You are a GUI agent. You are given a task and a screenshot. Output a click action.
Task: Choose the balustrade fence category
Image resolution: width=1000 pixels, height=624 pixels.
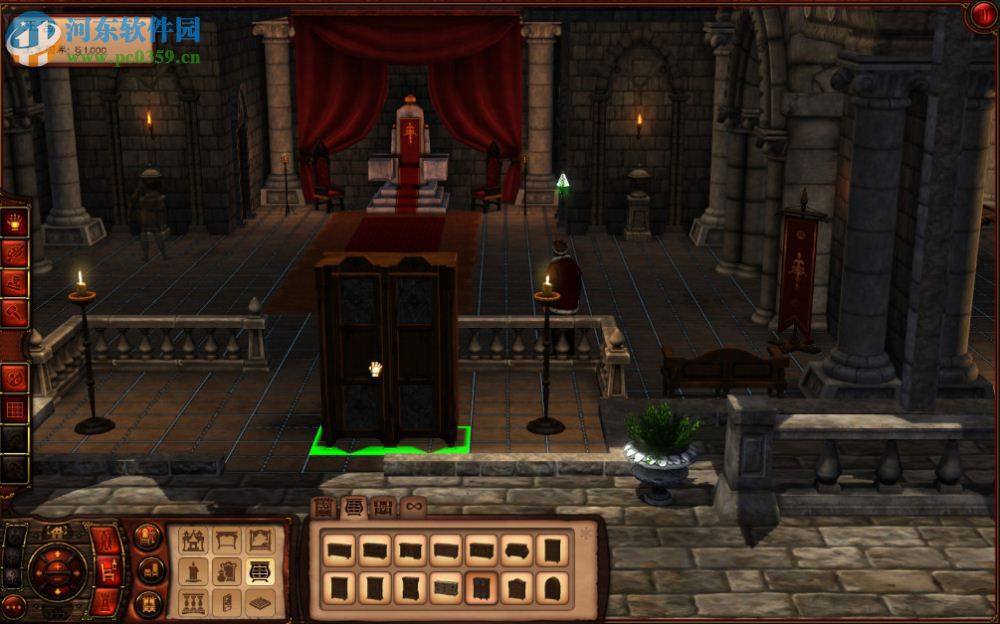click(x=192, y=602)
